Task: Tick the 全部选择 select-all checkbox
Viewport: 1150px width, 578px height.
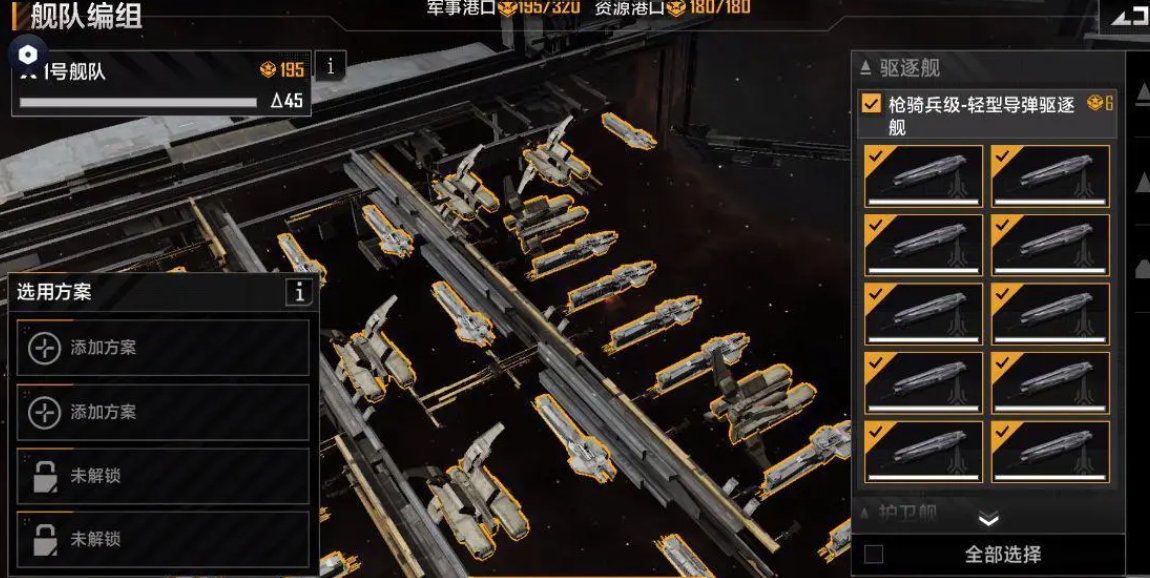Action: point(874,554)
